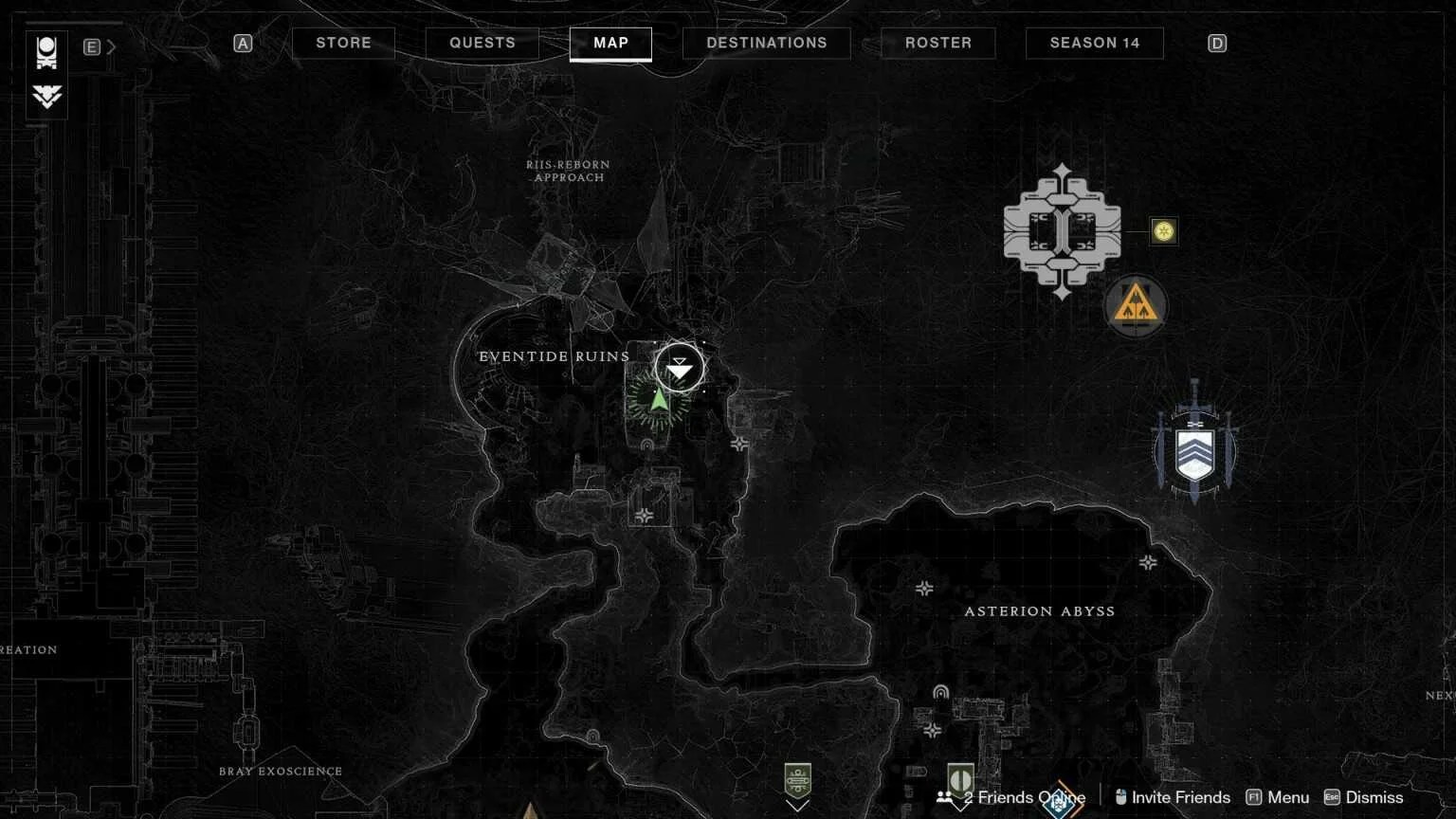
Task: Click the 2 Friends Online status
Action: point(1022,797)
